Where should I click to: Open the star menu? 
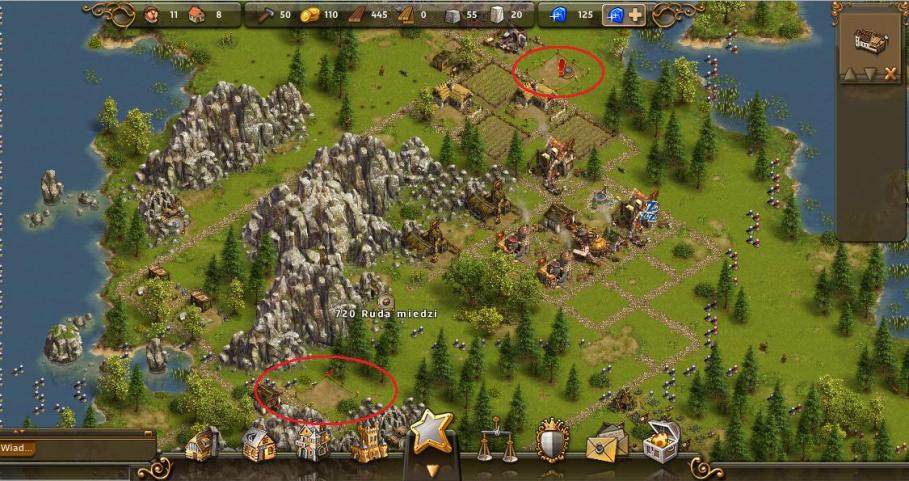pyautogui.click(x=432, y=431)
